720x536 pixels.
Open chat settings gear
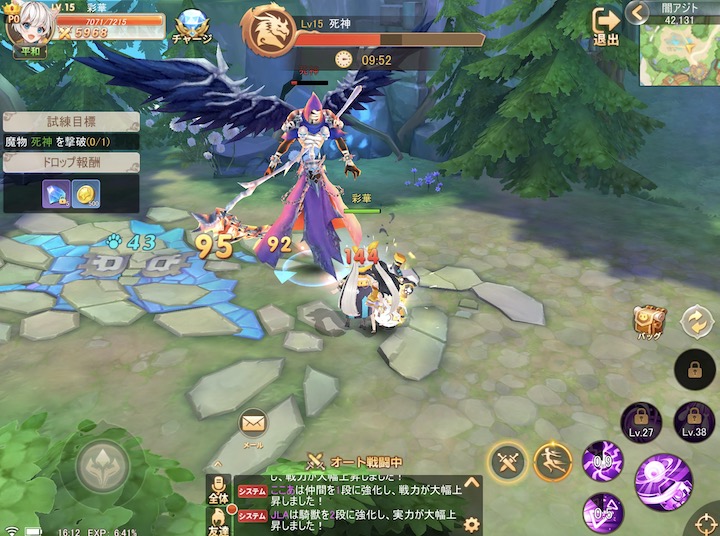tap(472, 523)
